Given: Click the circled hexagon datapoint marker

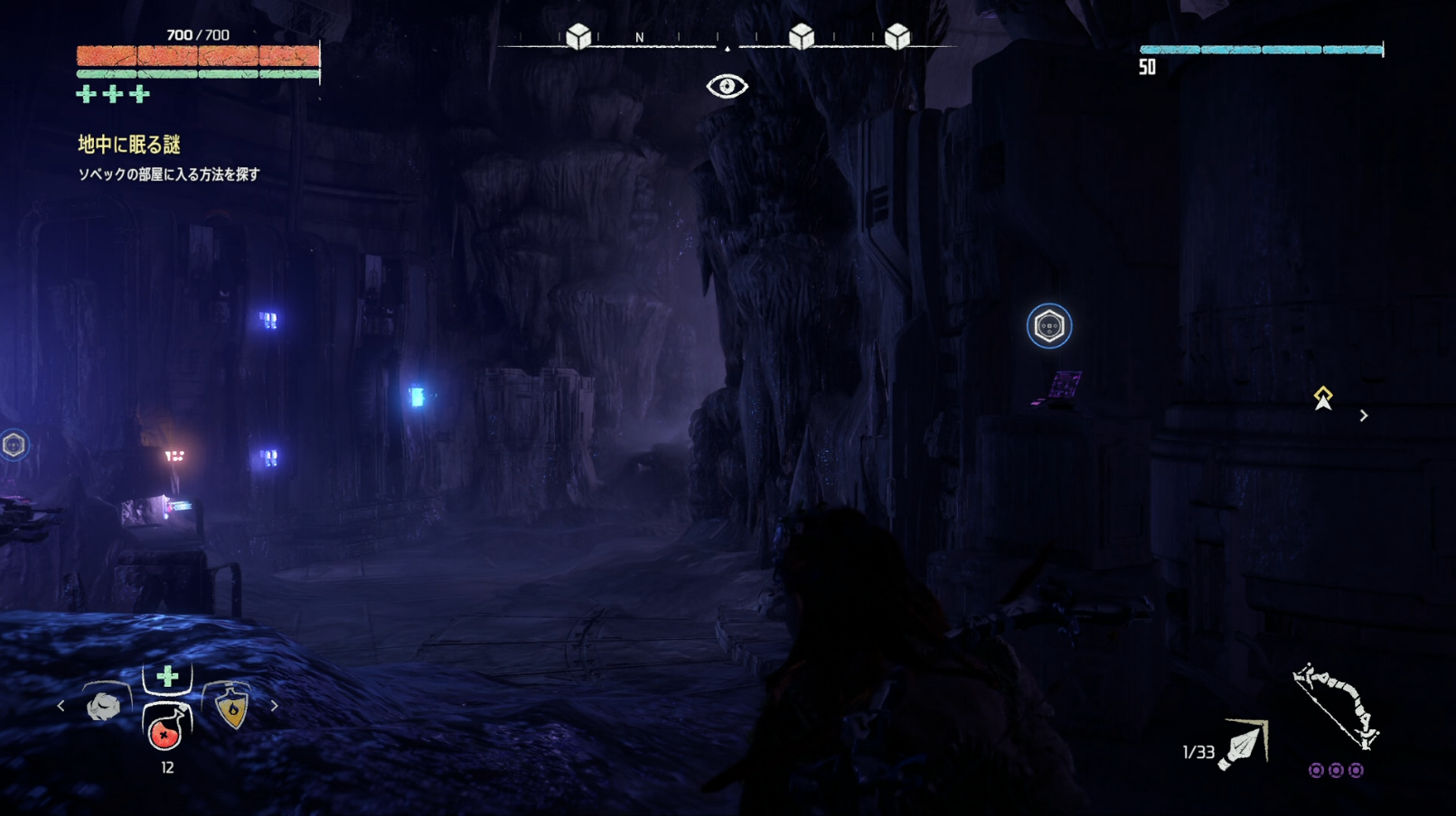Looking at the screenshot, I should [x=1049, y=326].
